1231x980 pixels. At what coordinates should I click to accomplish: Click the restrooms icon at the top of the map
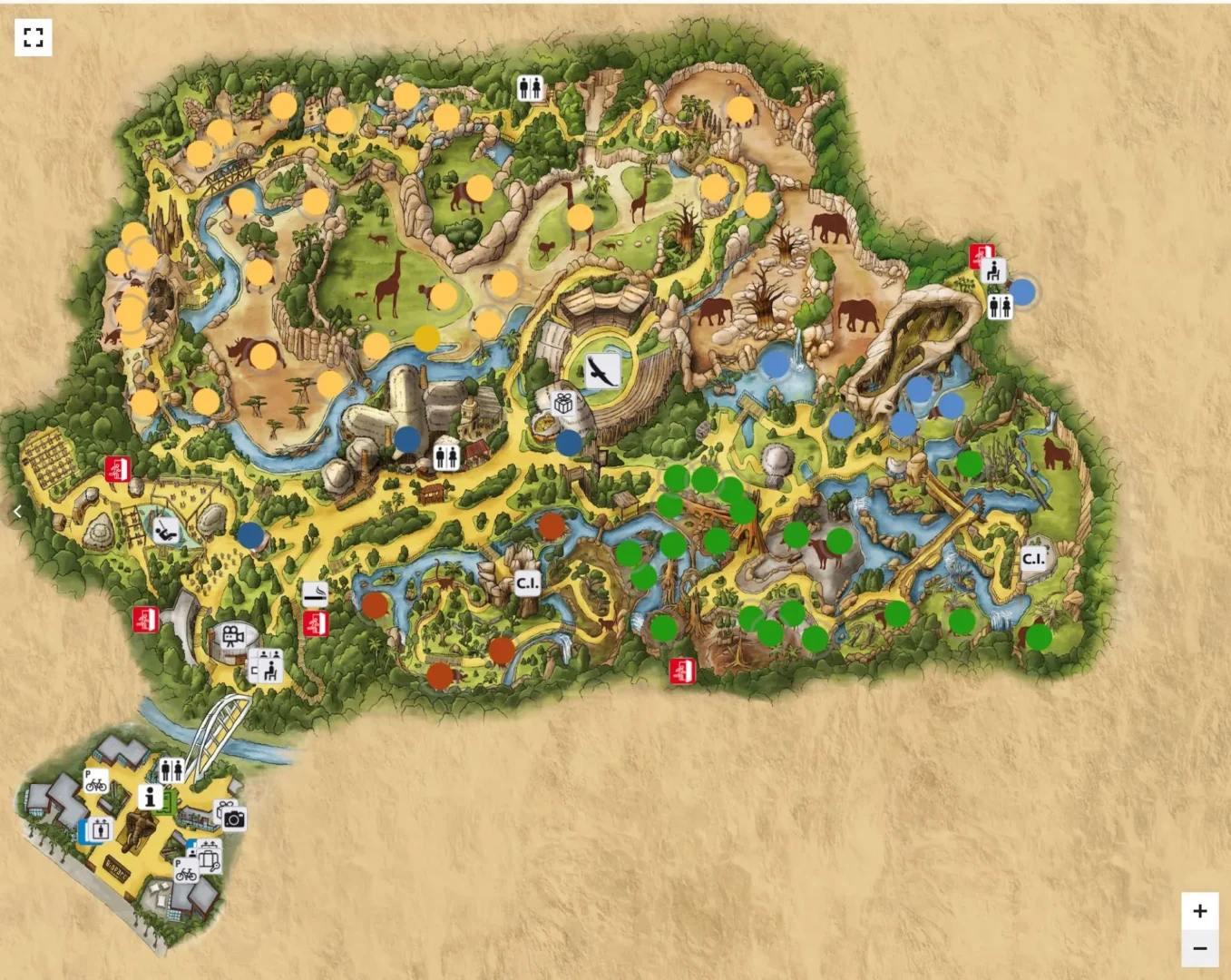pos(531,86)
